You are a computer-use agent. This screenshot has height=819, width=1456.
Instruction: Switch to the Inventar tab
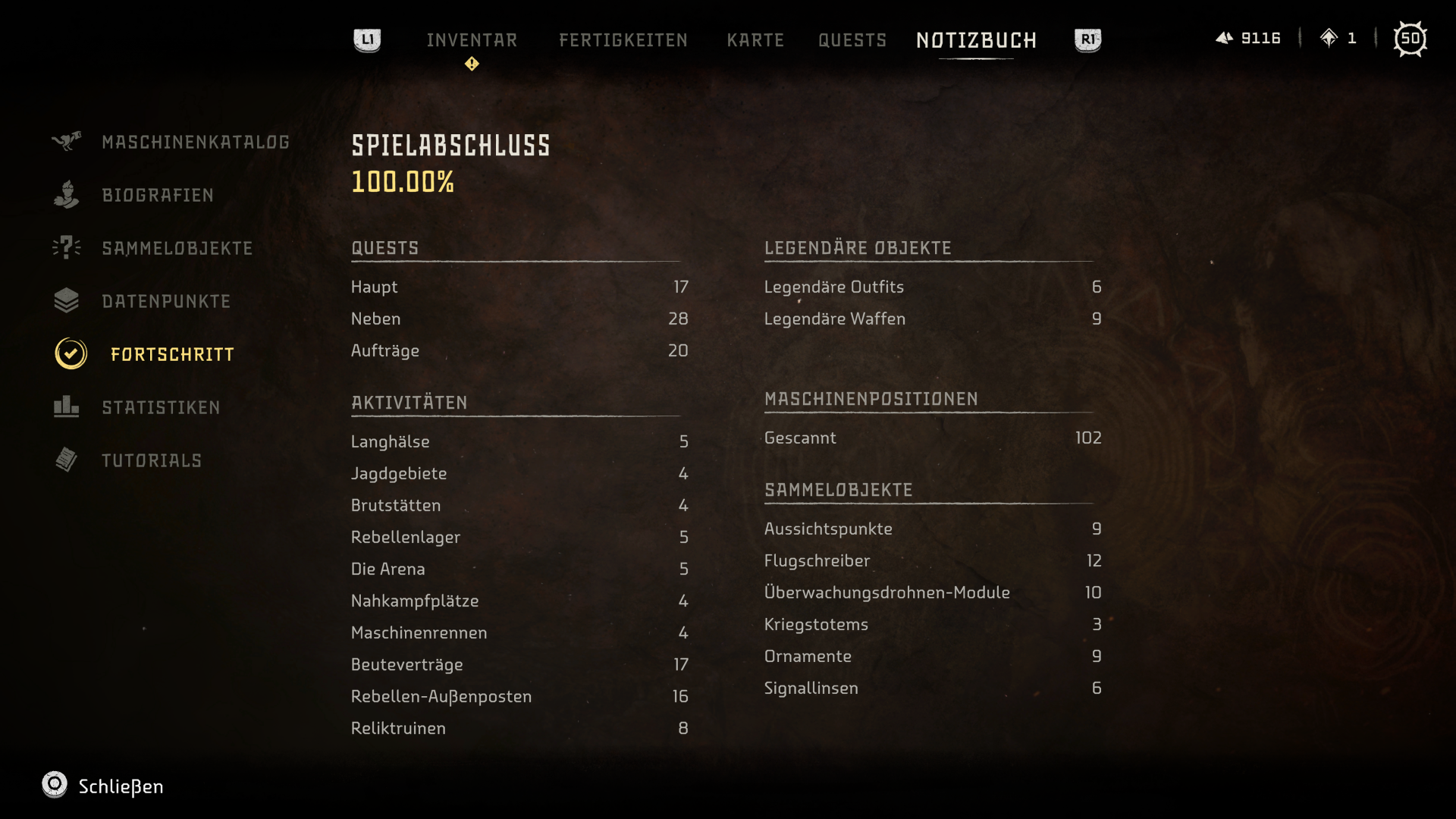click(472, 40)
